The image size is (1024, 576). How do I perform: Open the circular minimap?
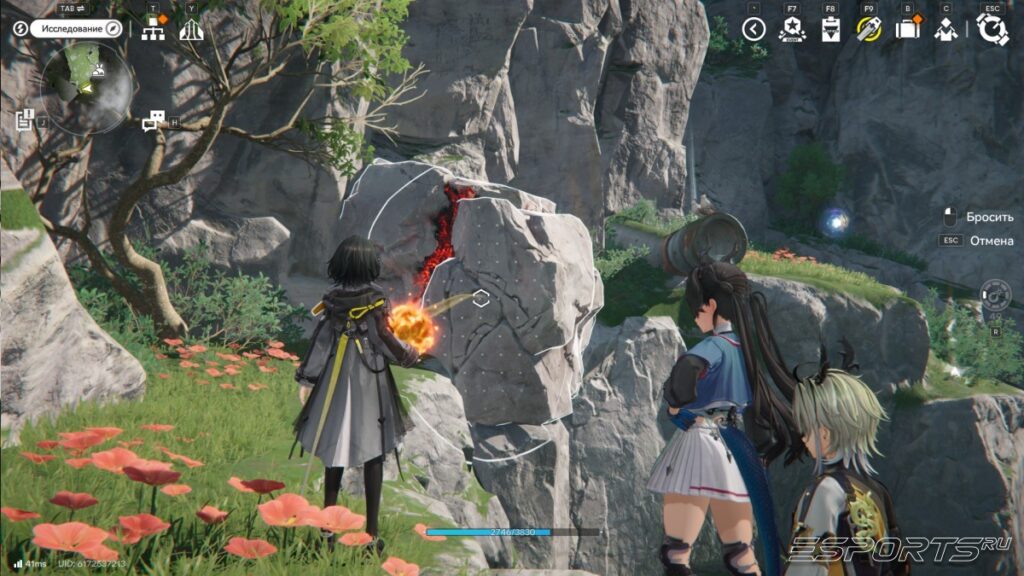coord(87,89)
